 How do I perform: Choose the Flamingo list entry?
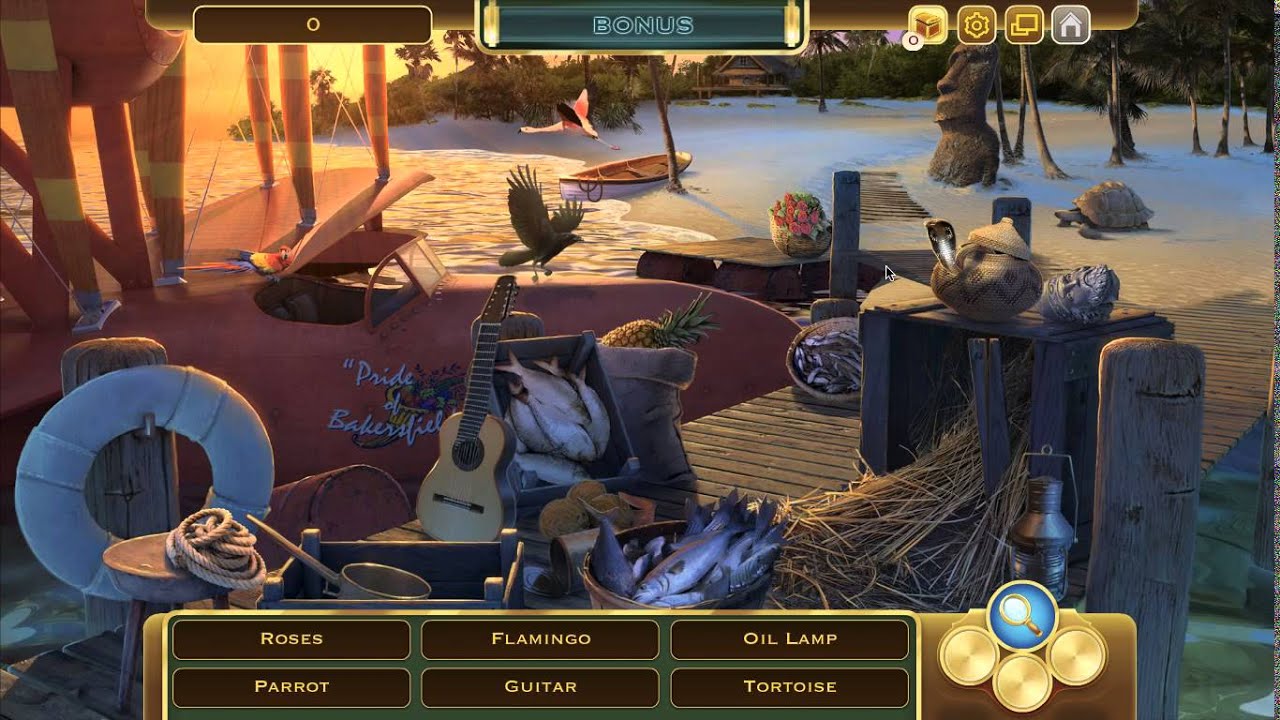[x=540, y=639]
